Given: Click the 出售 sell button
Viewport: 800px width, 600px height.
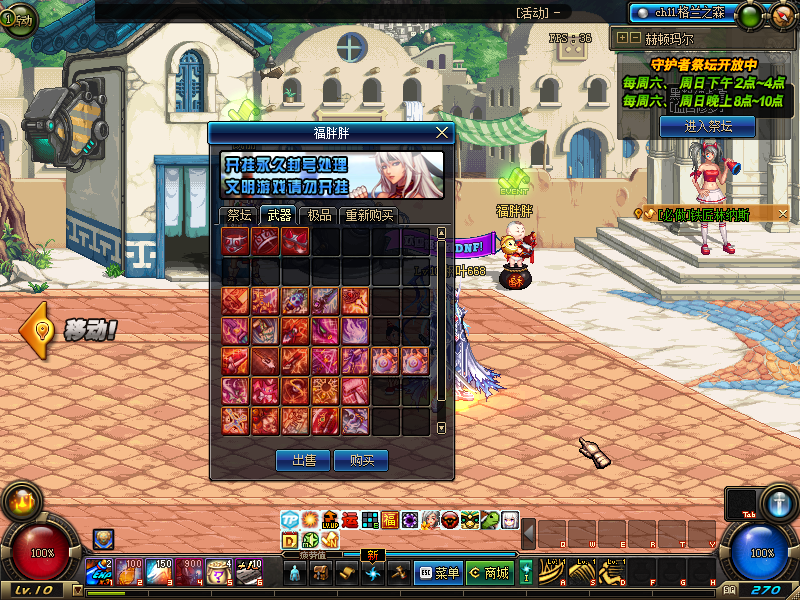Looking at the screenshot, I should [303, 460].
